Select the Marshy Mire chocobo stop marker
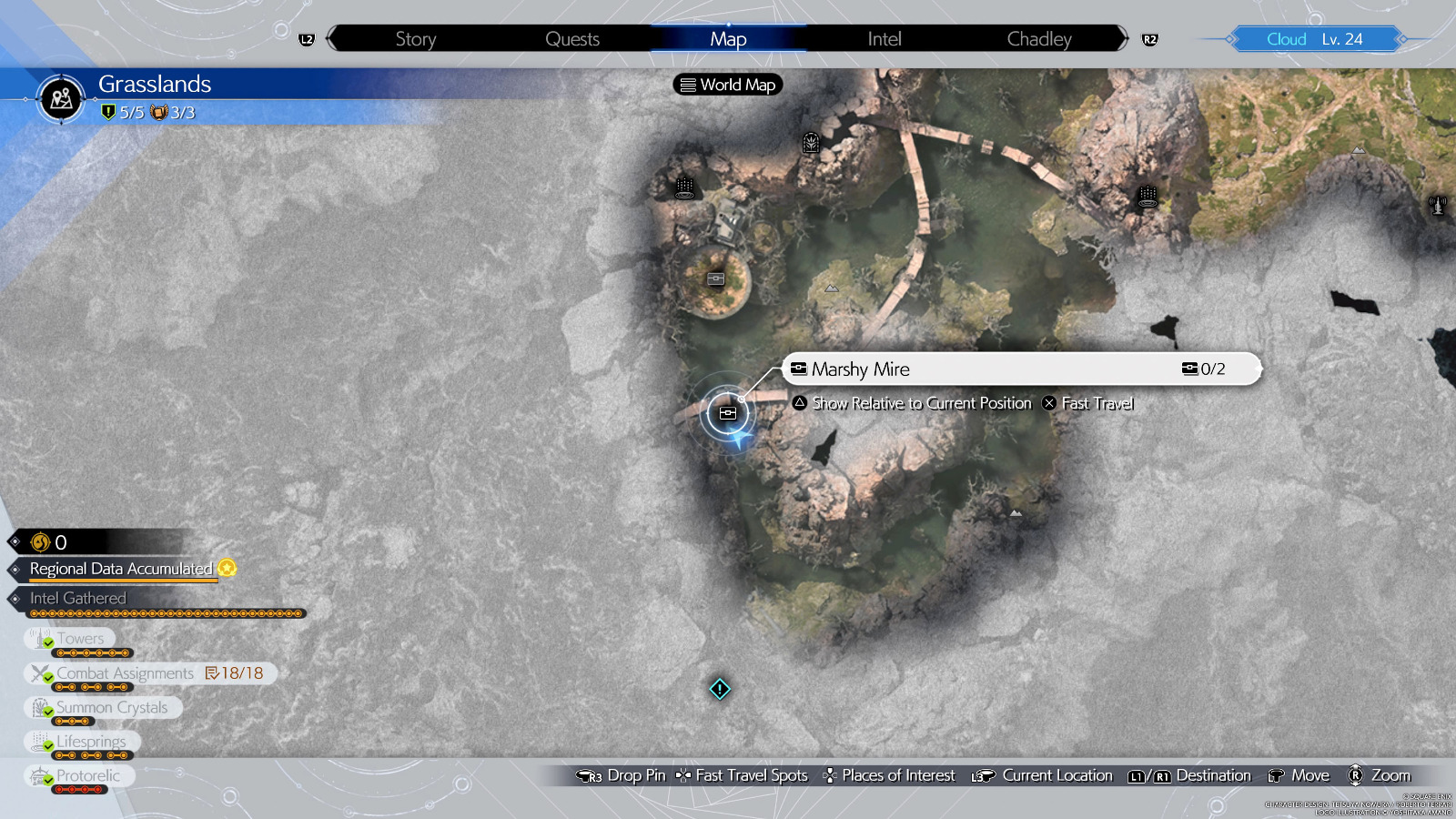The height and width of the screenshot is (819, 1456). click(x=727, y=412)
